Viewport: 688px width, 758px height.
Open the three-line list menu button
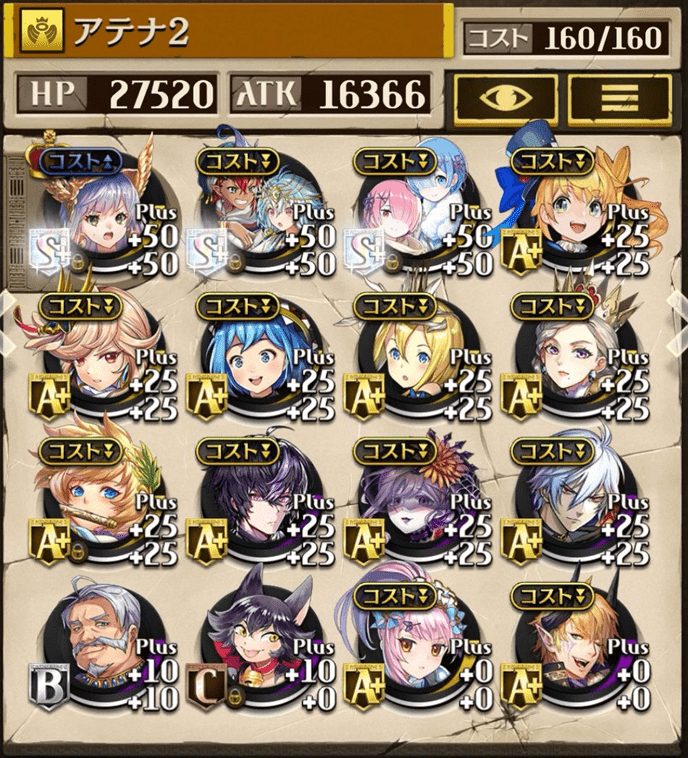point(619,98)
